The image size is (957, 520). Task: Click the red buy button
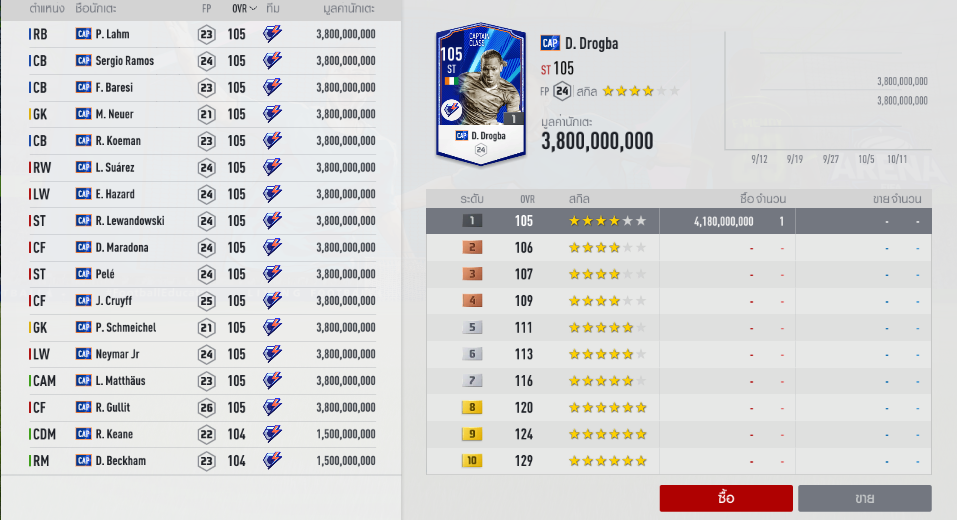click(x=726, y=498)
